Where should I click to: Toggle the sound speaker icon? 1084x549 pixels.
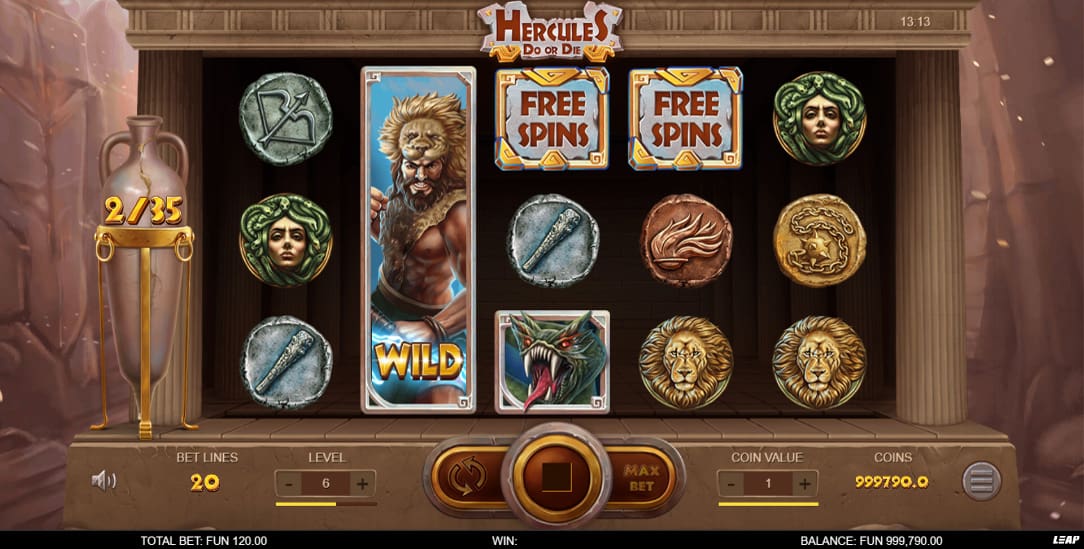click(103, 481)
